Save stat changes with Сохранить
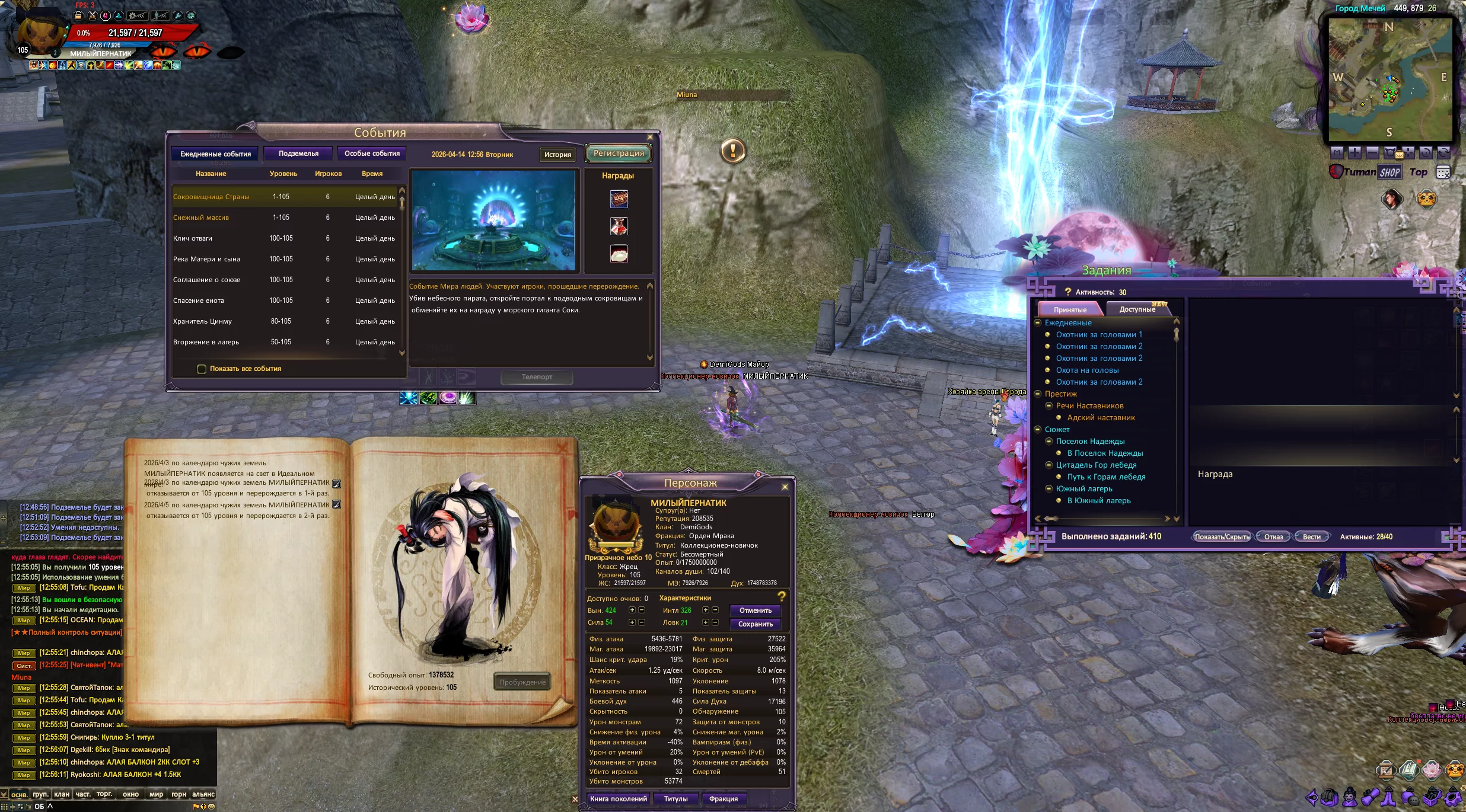Viewport: 1466px width, 812px height. point(755,624)
